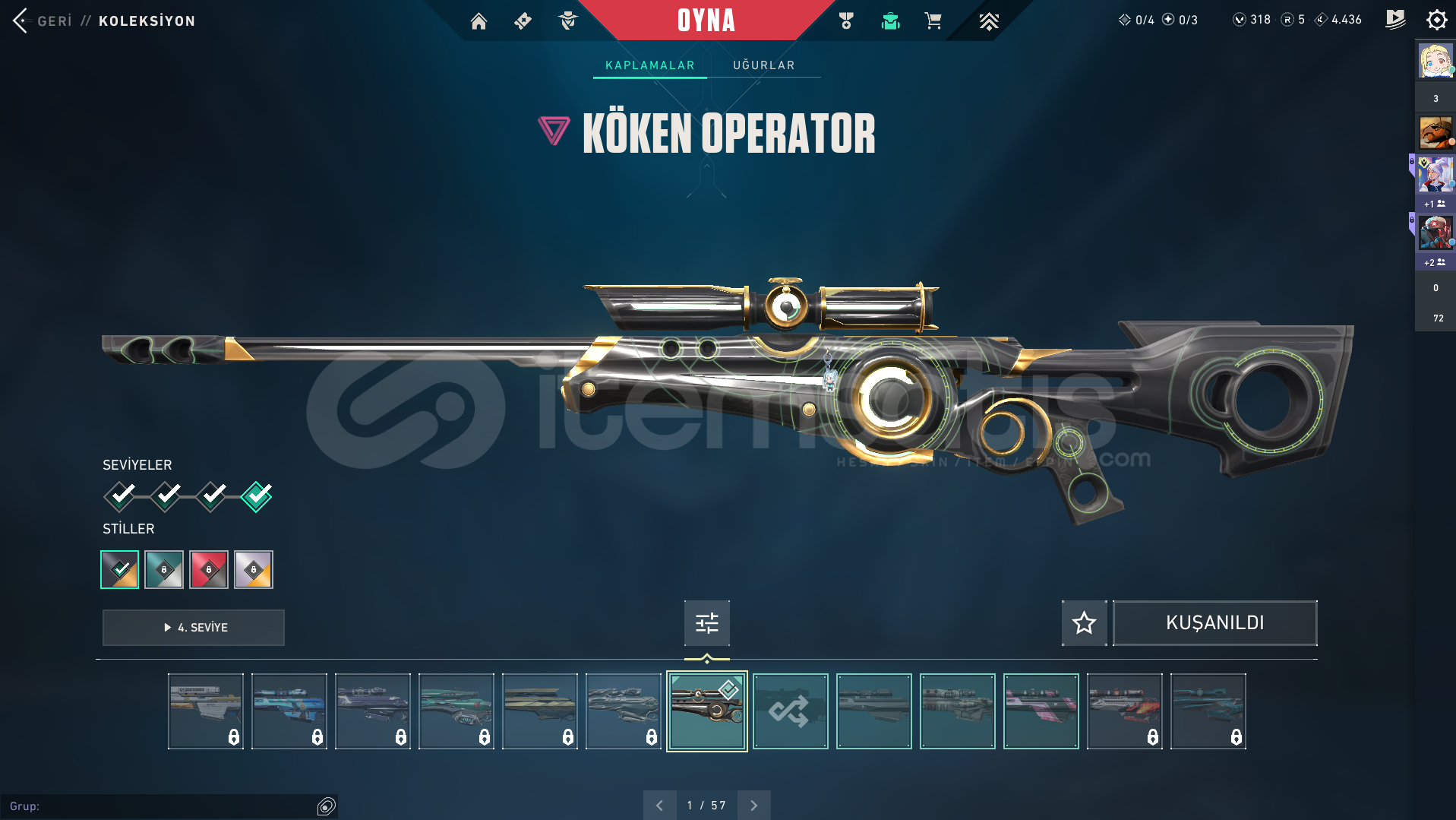Choose the pink Operator skin thumbnail
Viewport: 1456px width, 820px height.
click(x=1041, y=711)
